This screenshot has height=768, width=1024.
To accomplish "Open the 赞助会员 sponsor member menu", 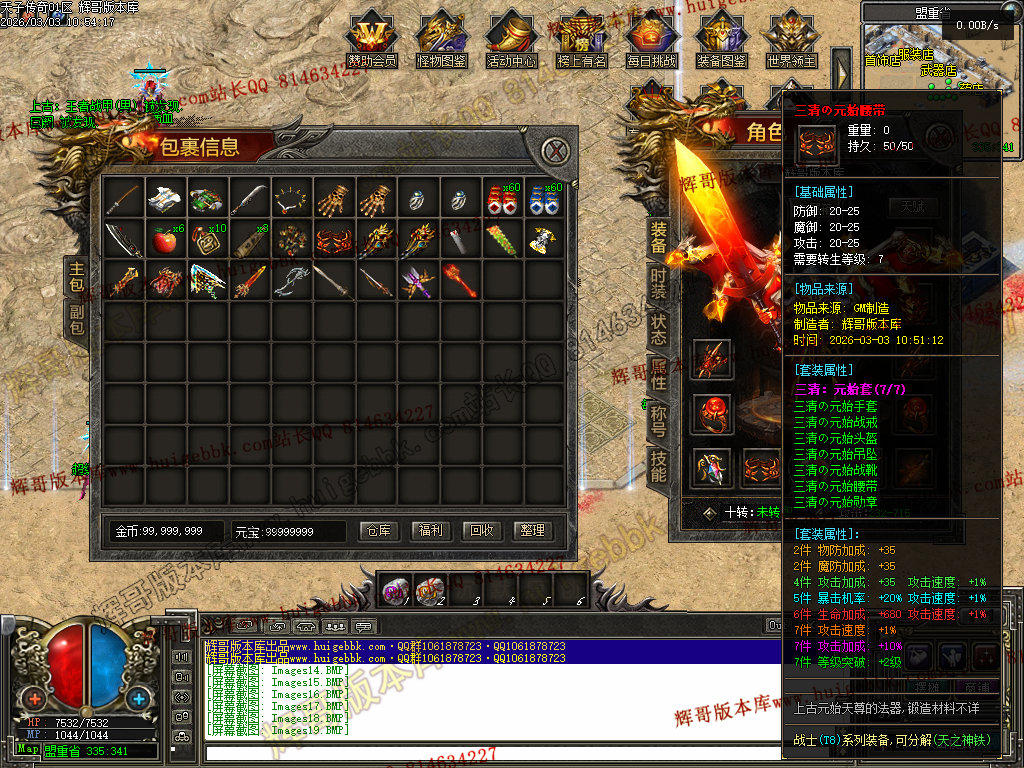I will (x=372, y=40).
